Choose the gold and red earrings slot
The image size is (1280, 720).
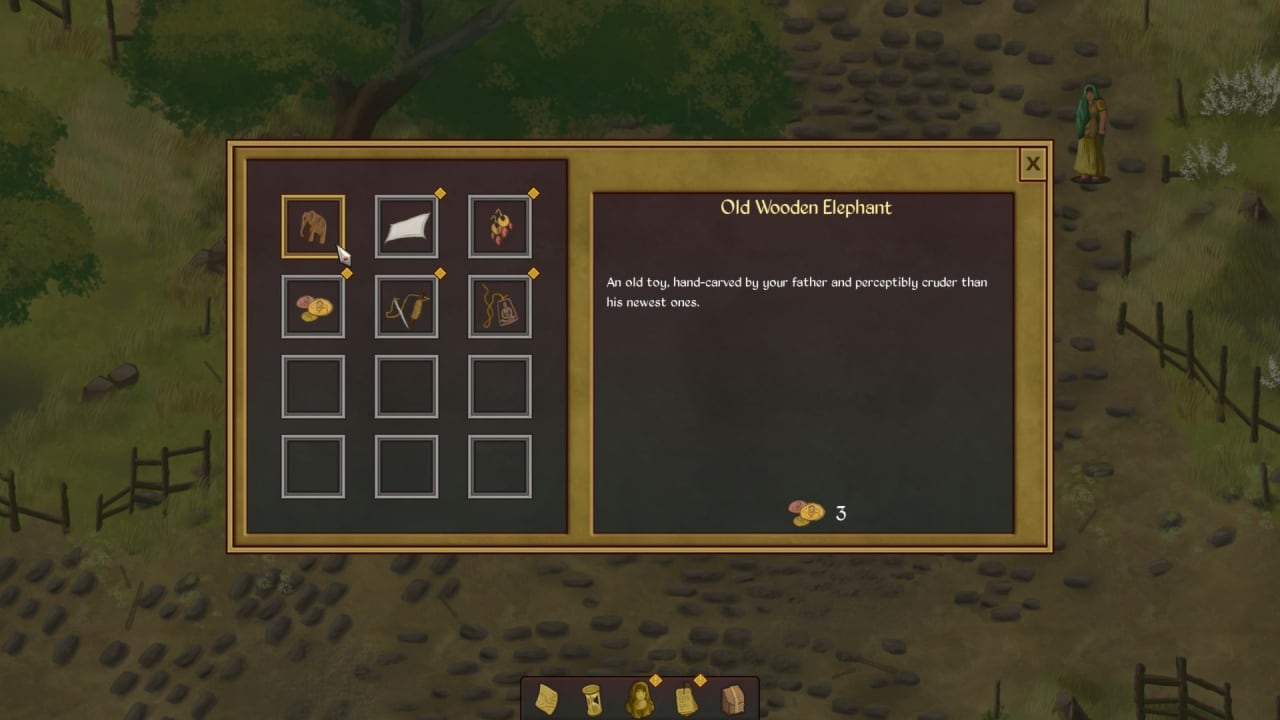(500, 227)
